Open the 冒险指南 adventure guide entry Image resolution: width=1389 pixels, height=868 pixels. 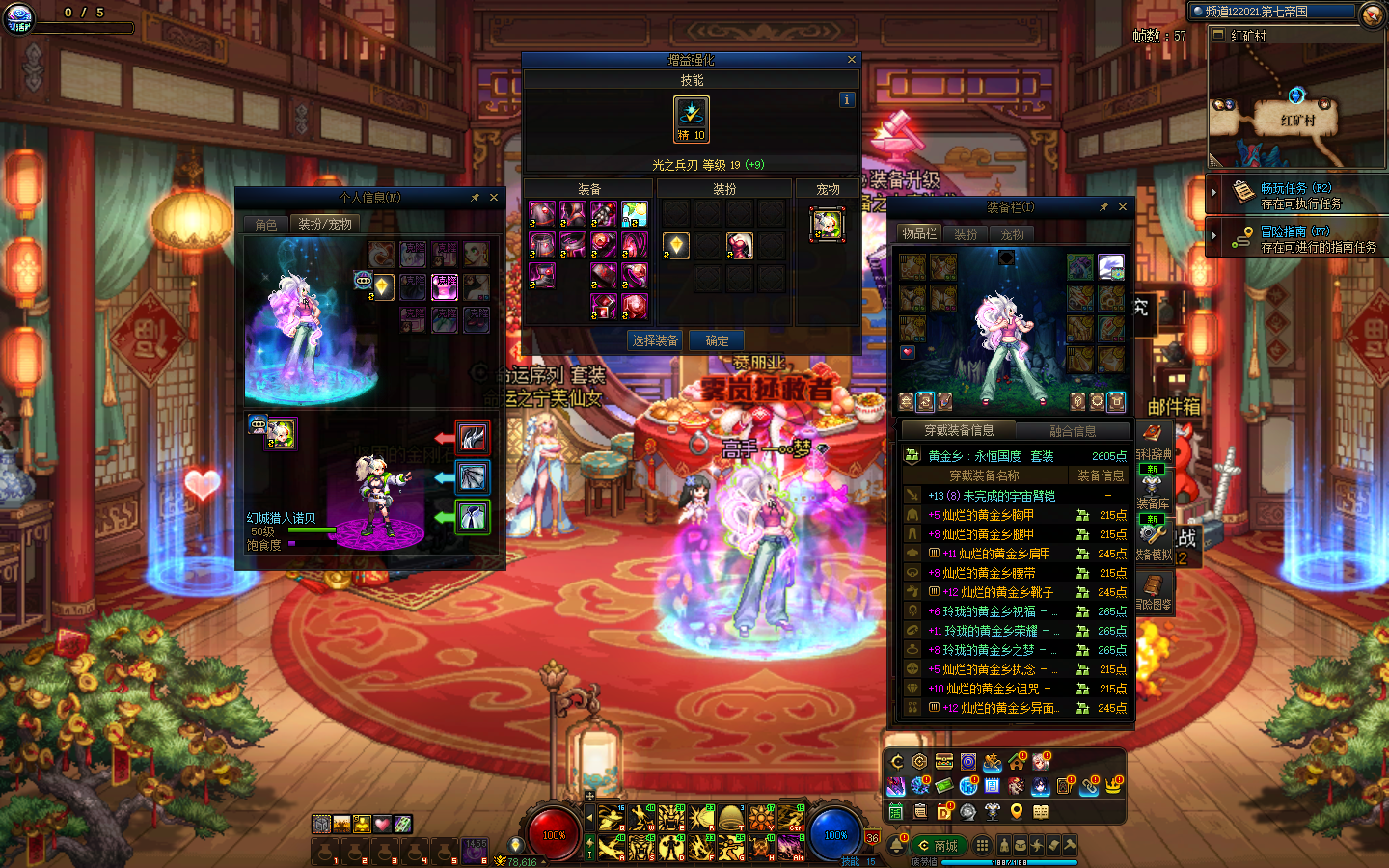(1297, 238)
